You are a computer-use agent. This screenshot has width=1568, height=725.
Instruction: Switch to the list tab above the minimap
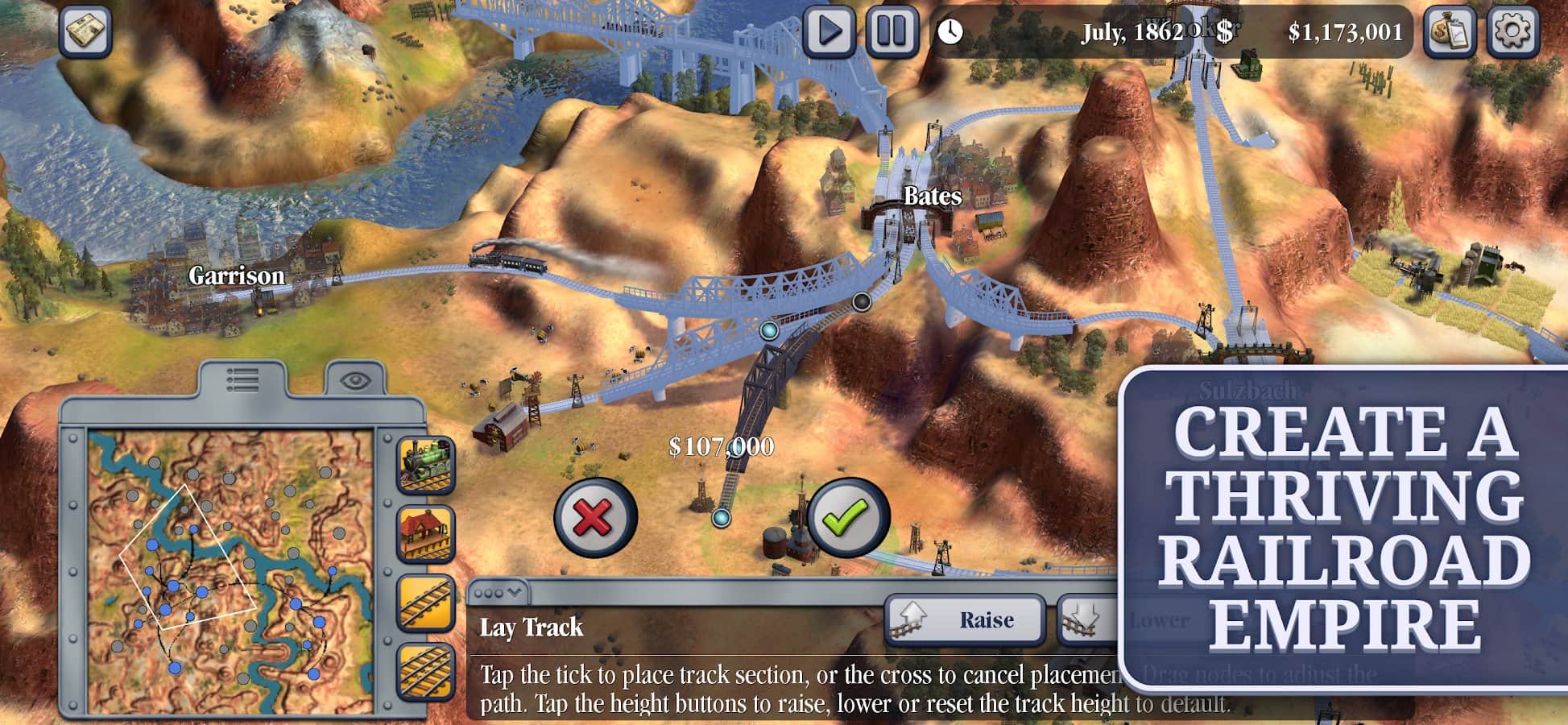(x=242, y=379)
